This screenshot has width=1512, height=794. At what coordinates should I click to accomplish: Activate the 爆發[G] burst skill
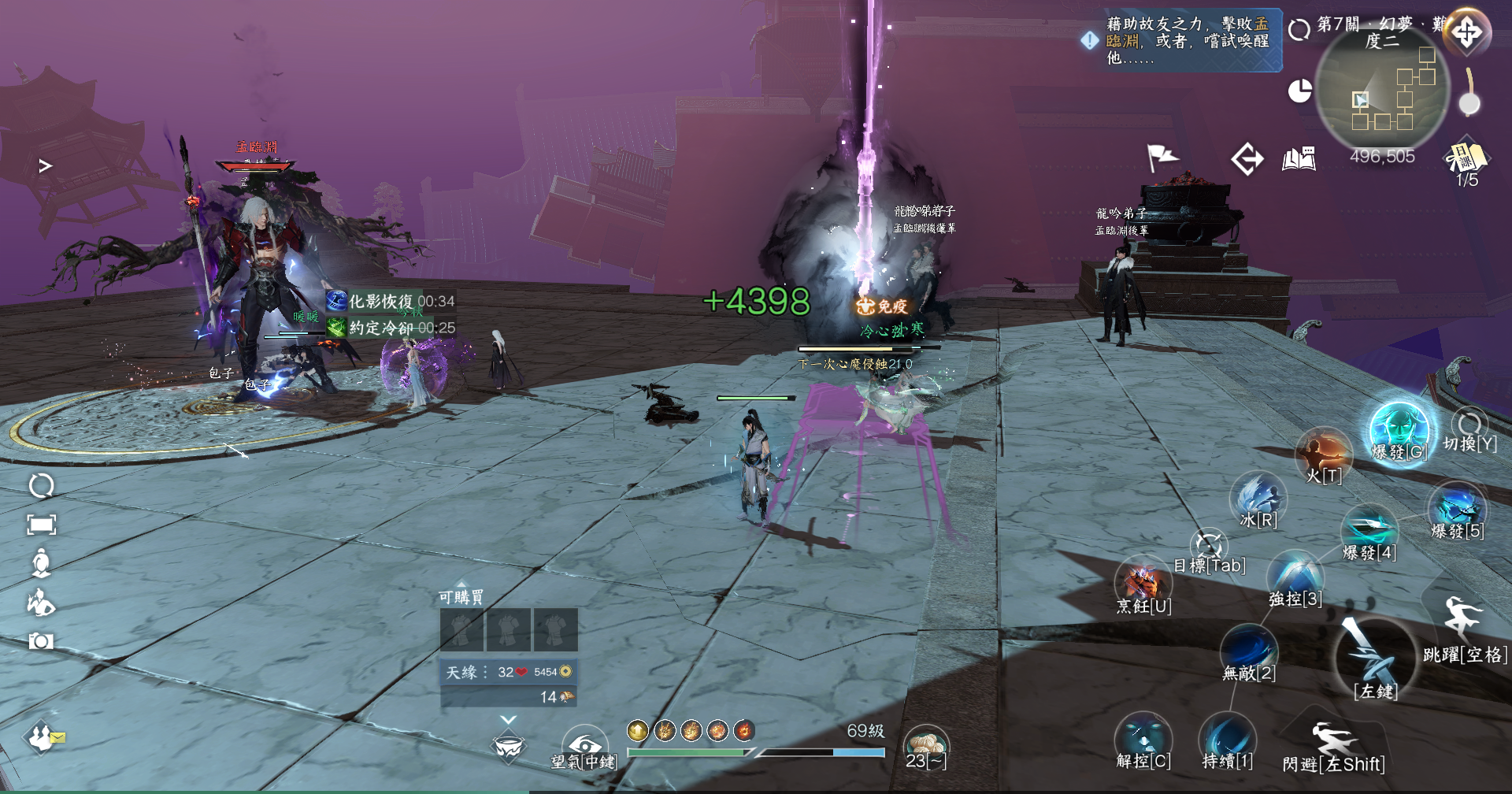pos(1399,431)
